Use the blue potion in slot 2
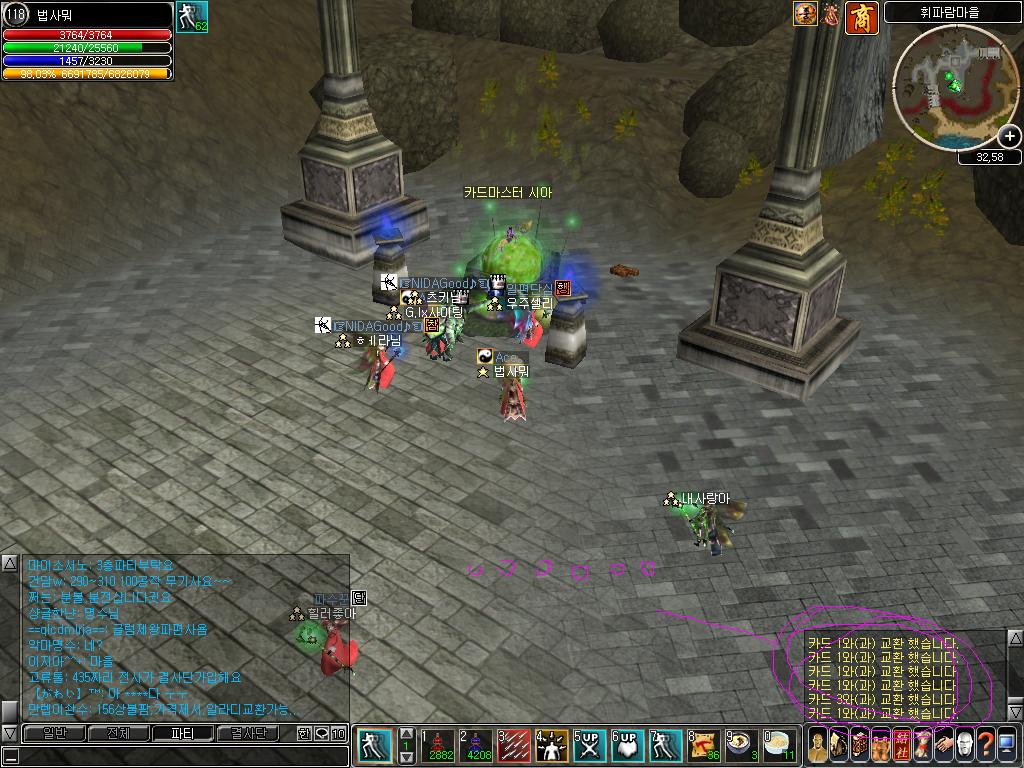Screen dimensions: 1024x768 (x=476, y=746)
